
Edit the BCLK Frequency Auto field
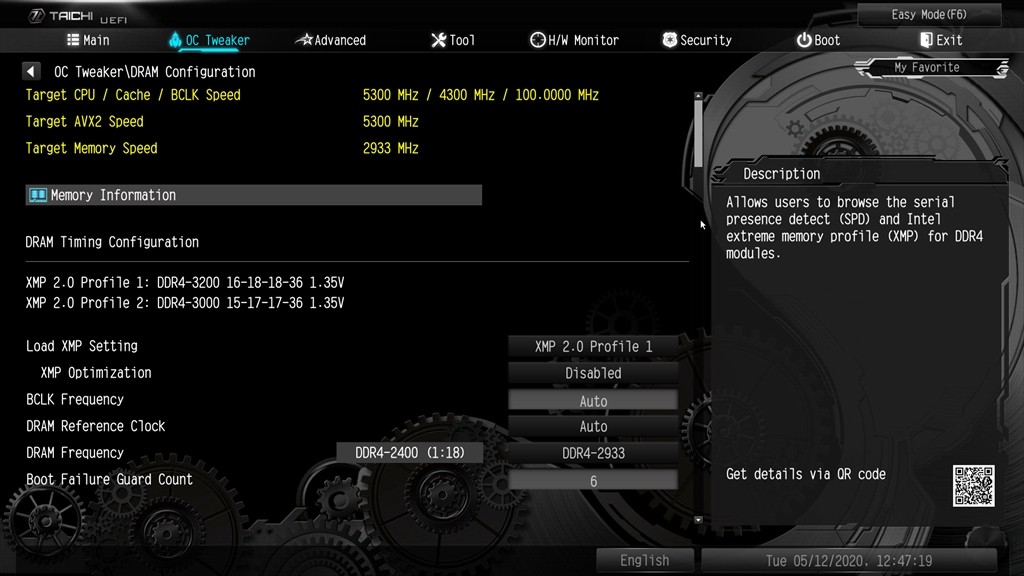593,400
